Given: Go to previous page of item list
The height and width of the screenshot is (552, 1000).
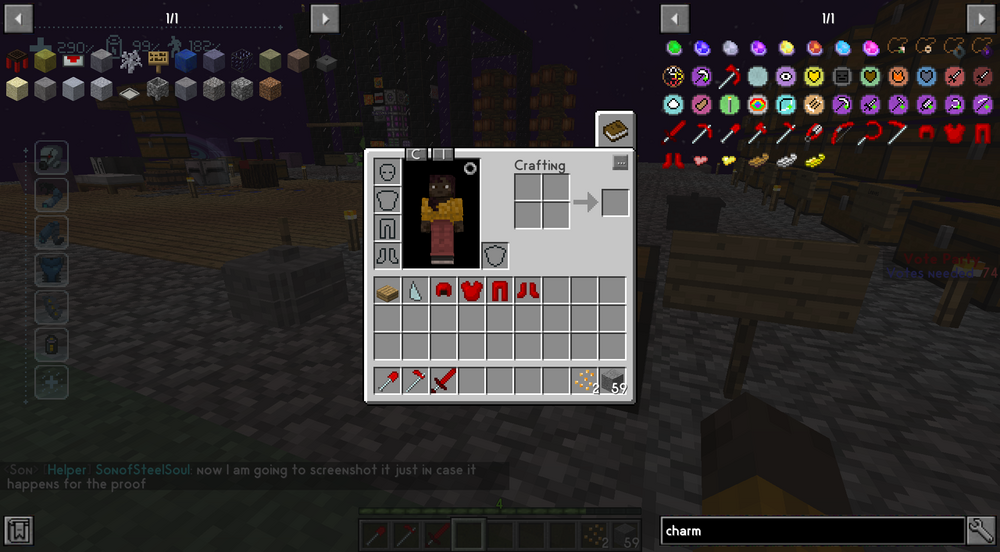Looking at the screenshot, I should point(675,19).
